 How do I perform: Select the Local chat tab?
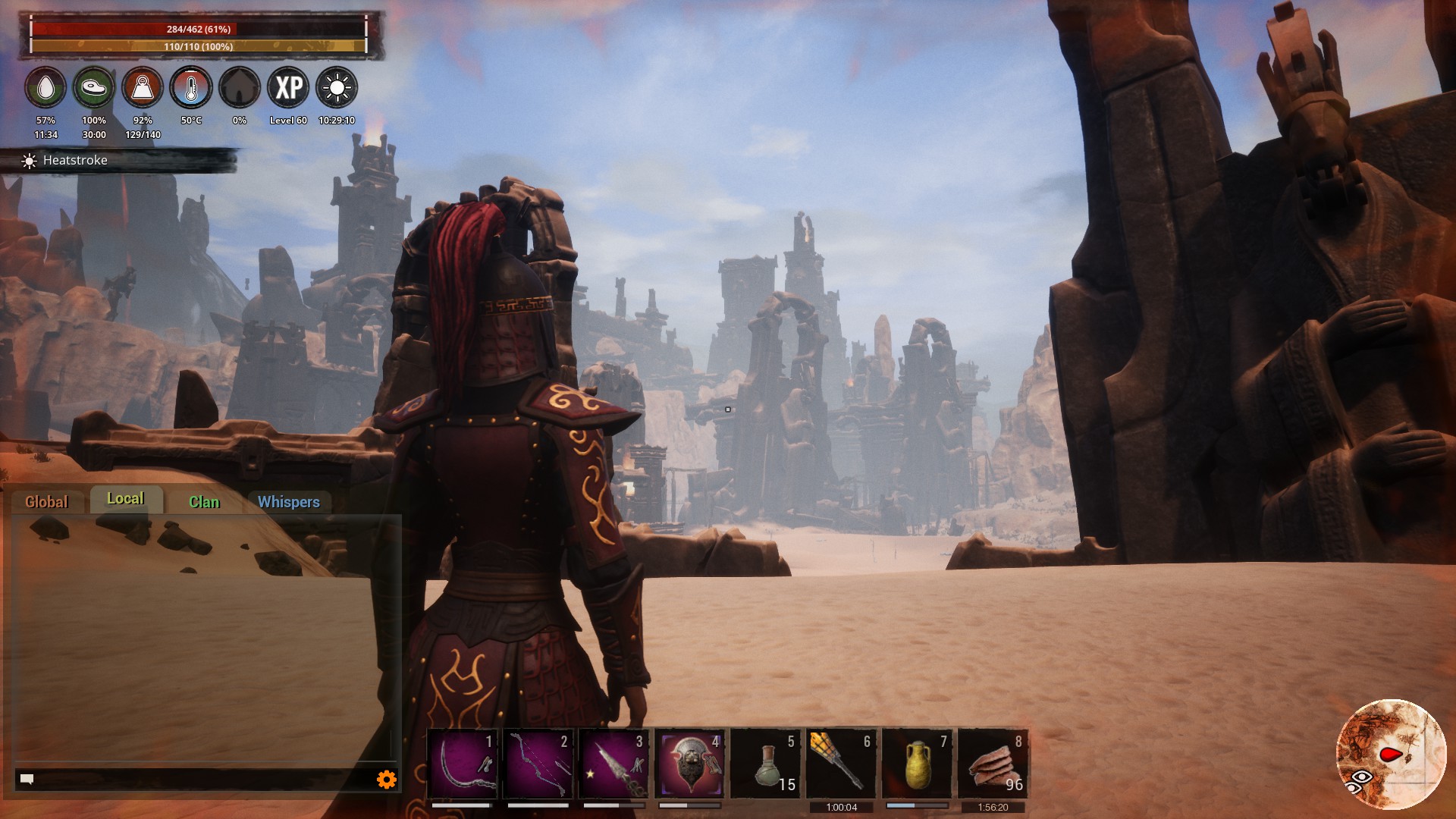click(x=126, y=499)
